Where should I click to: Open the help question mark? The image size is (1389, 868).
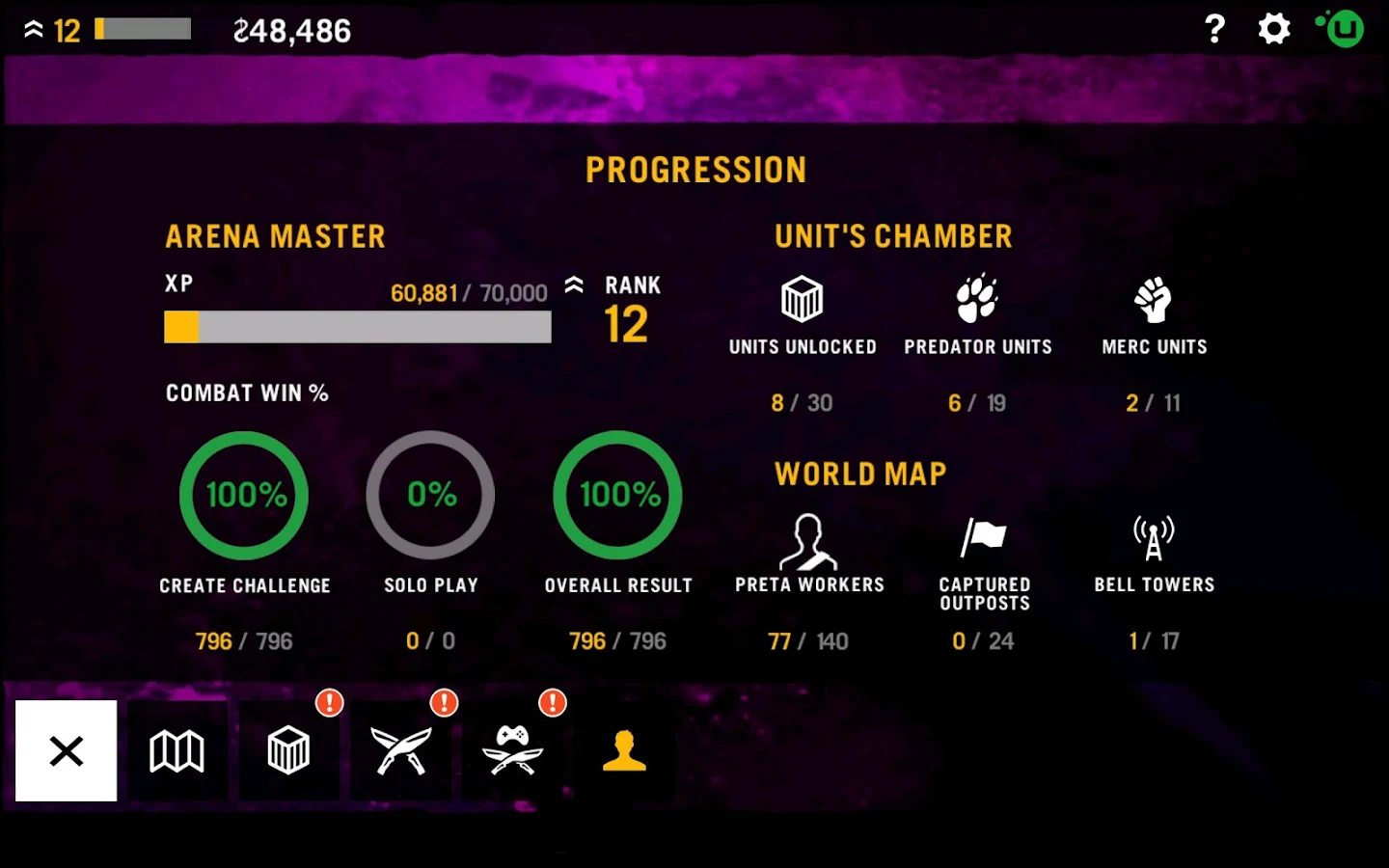(x=1214, y=30)
